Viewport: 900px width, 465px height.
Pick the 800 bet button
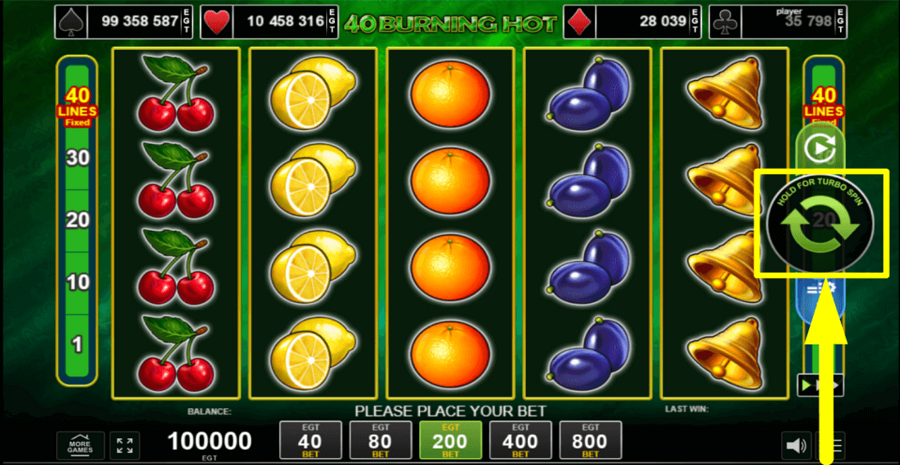pos(590,439)
